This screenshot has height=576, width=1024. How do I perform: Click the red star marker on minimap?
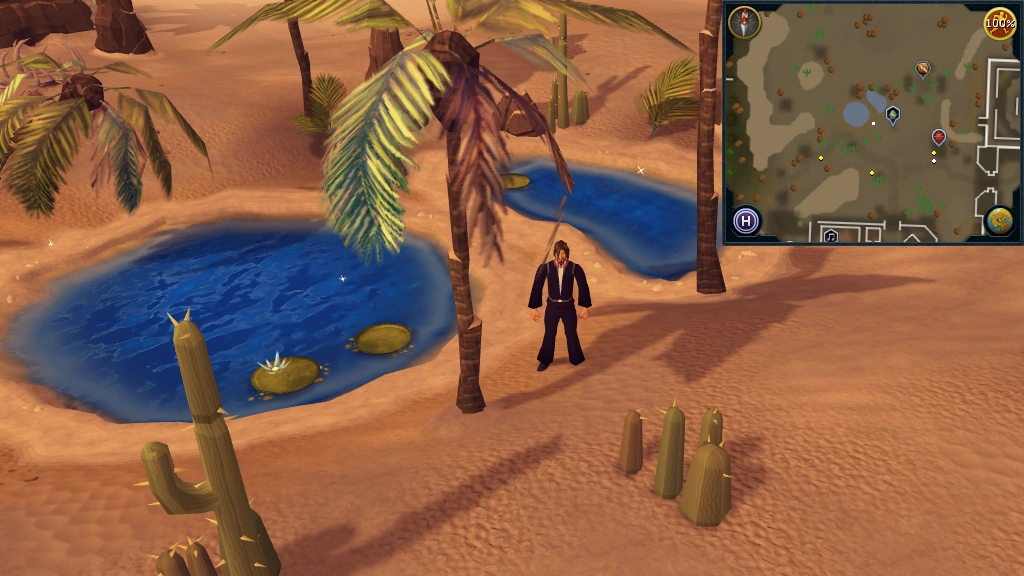[939, 137]
